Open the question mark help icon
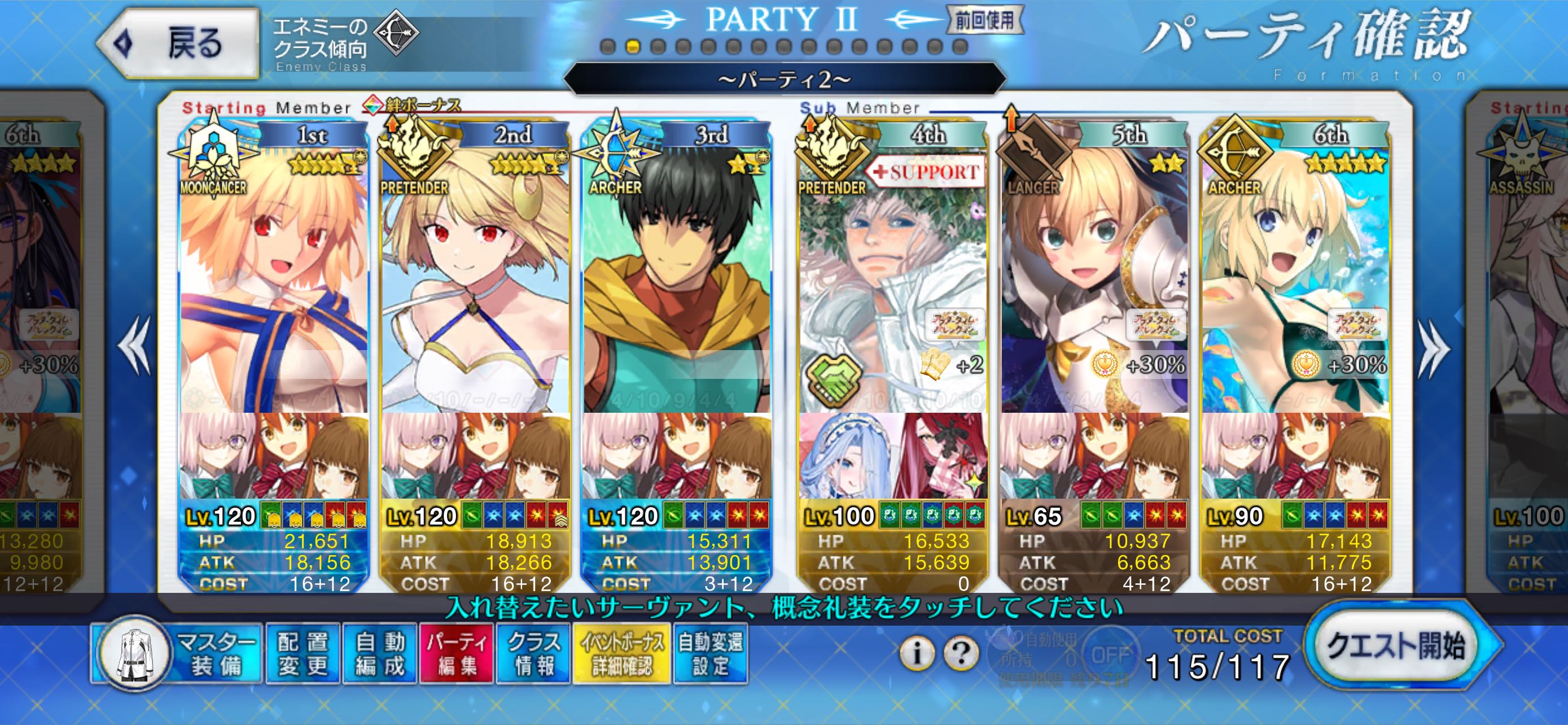 961,653
